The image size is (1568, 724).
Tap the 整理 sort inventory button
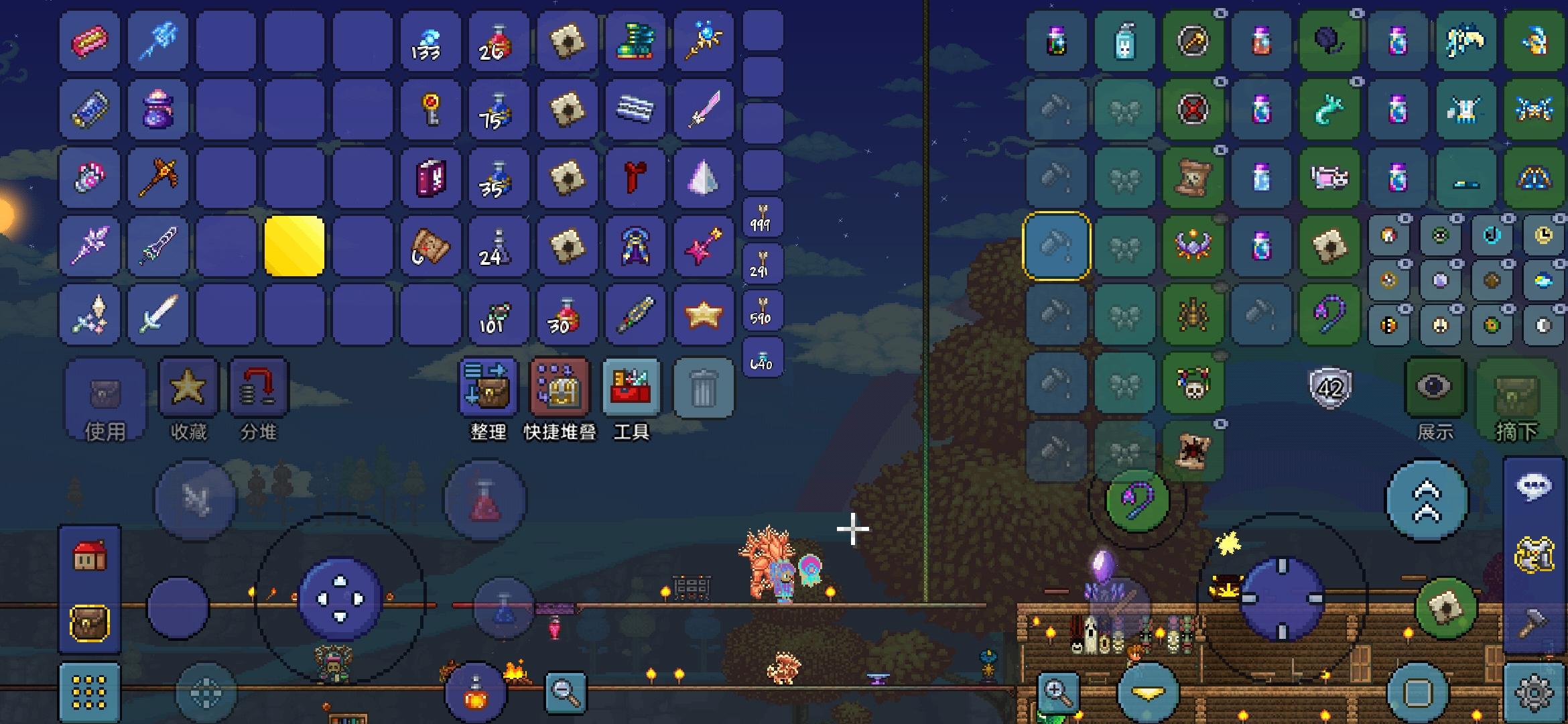coord(488,389)
